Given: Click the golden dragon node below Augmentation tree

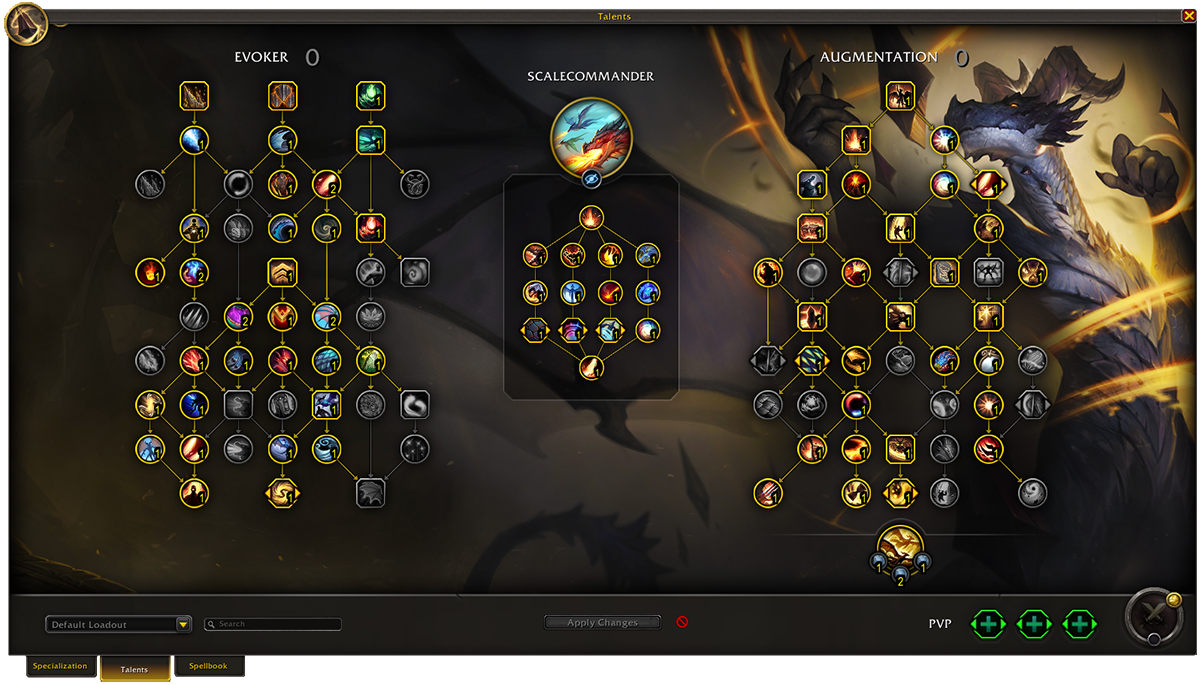Looking at the screenshot, I should point(899,547).
